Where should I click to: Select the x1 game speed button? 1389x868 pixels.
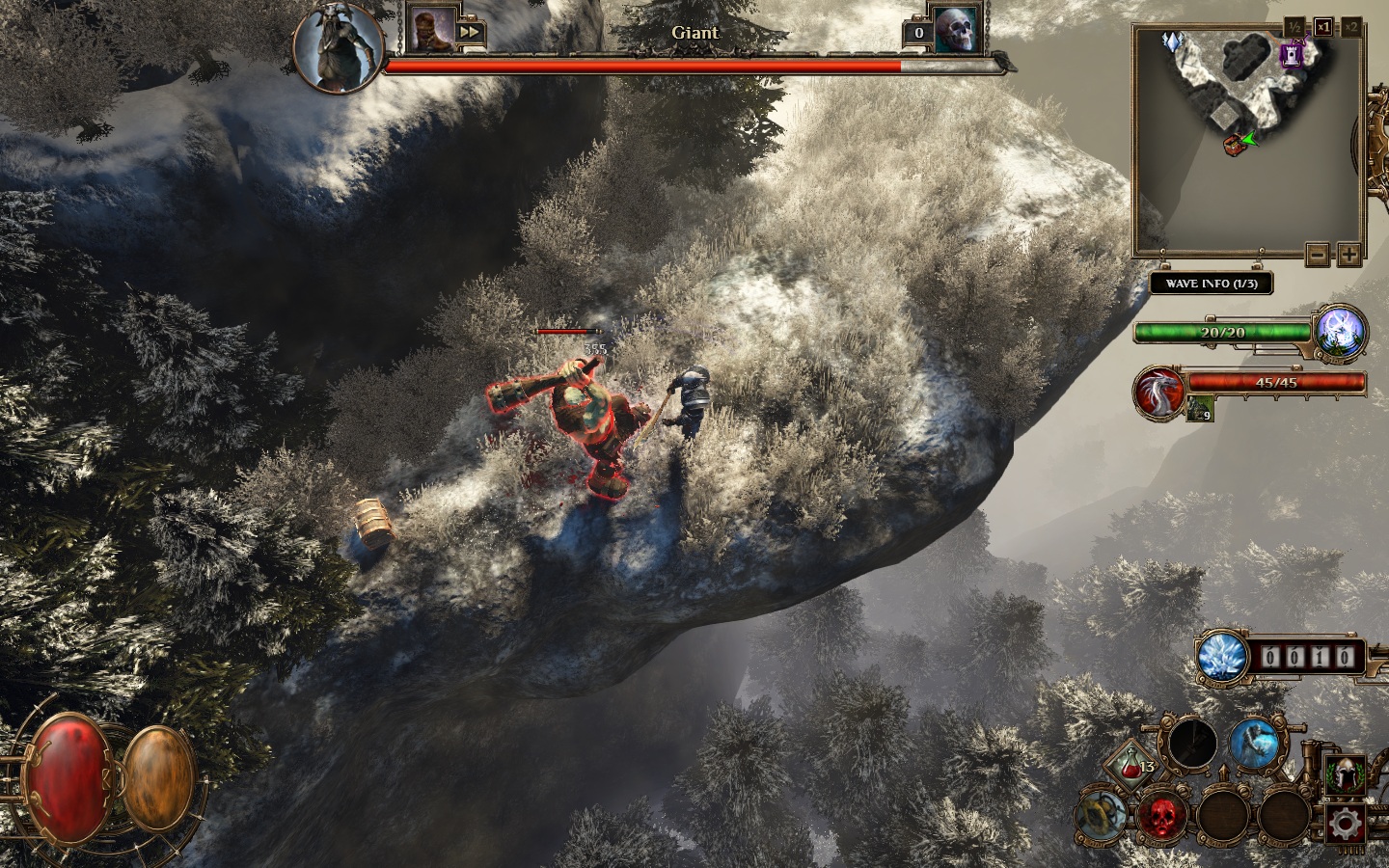pyautogui.click(x=1322, y=27)
